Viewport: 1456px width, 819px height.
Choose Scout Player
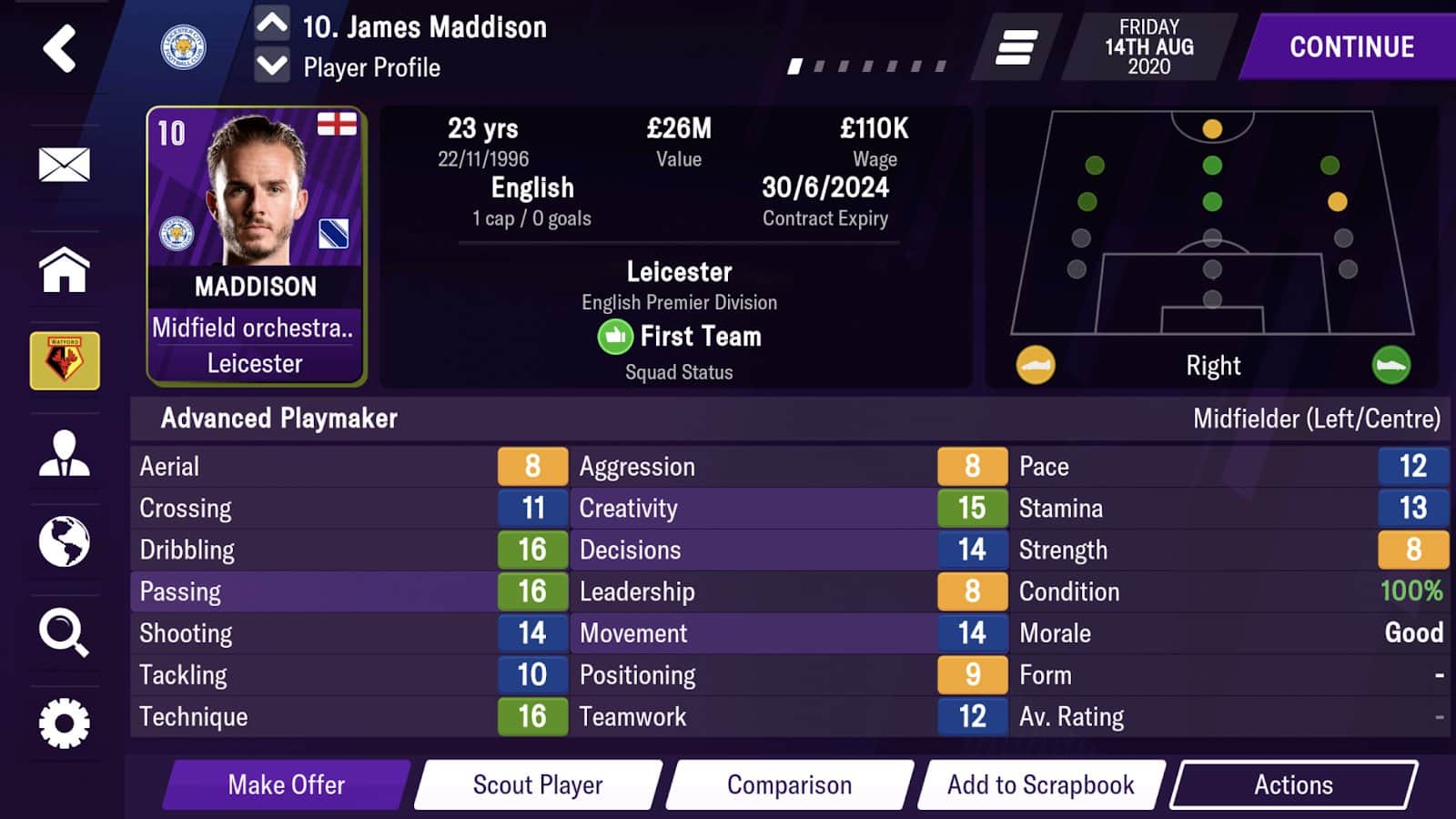(538, 784)
